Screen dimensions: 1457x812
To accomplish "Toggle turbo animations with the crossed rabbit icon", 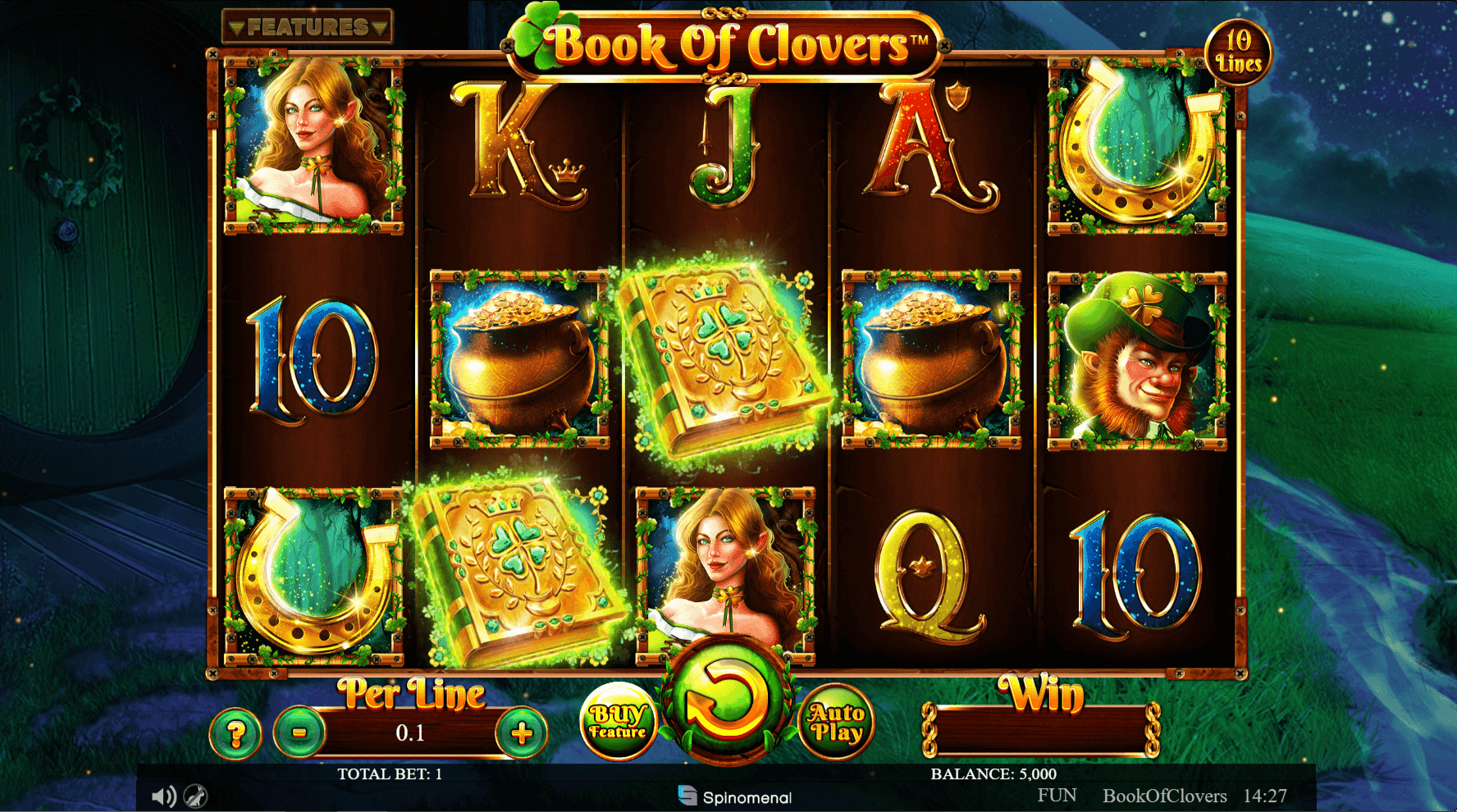I will point(194,794).
